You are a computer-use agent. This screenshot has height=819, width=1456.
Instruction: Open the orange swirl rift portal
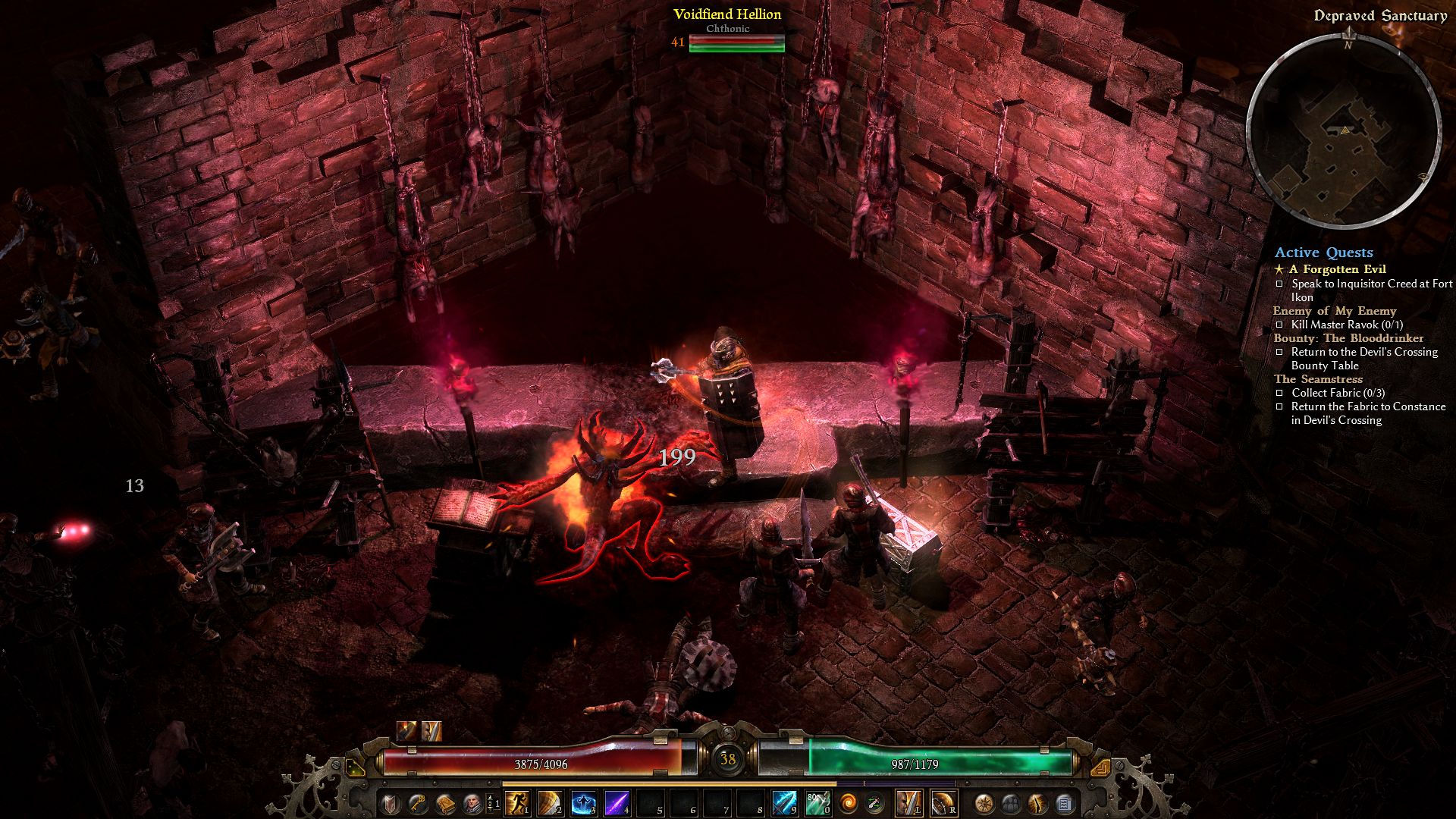[848, 803]
